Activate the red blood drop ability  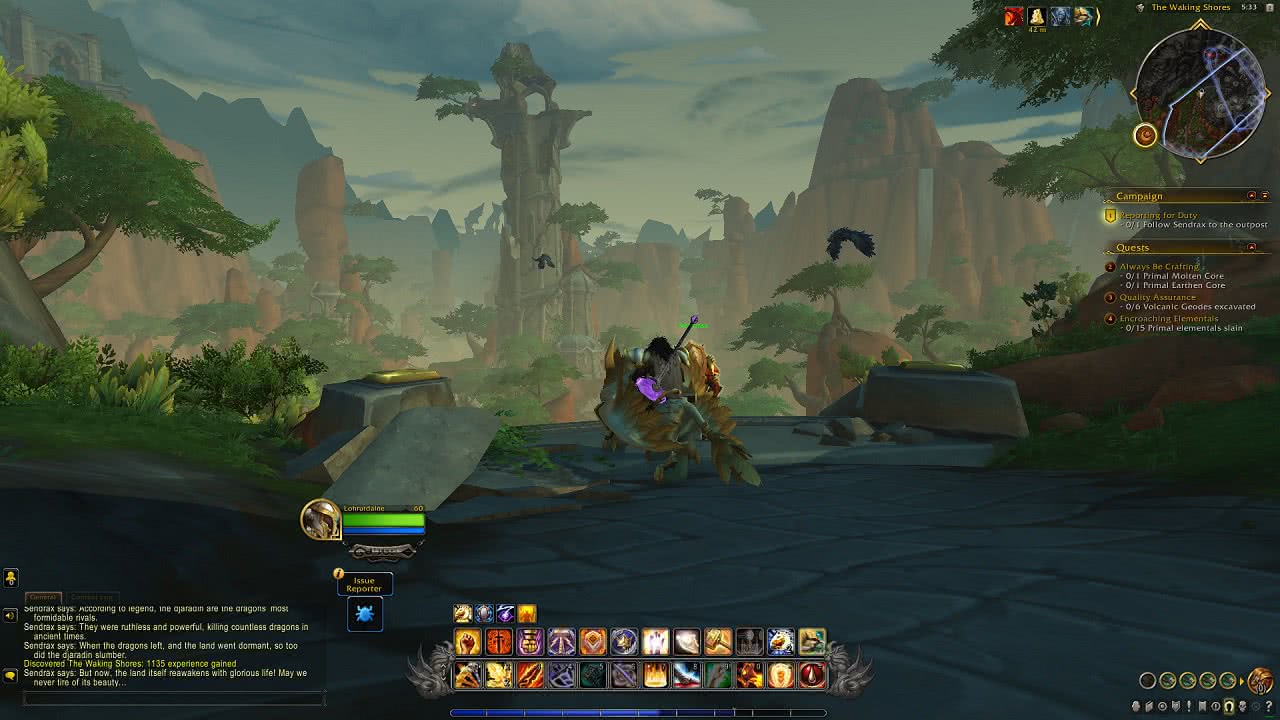coord(812,676)
